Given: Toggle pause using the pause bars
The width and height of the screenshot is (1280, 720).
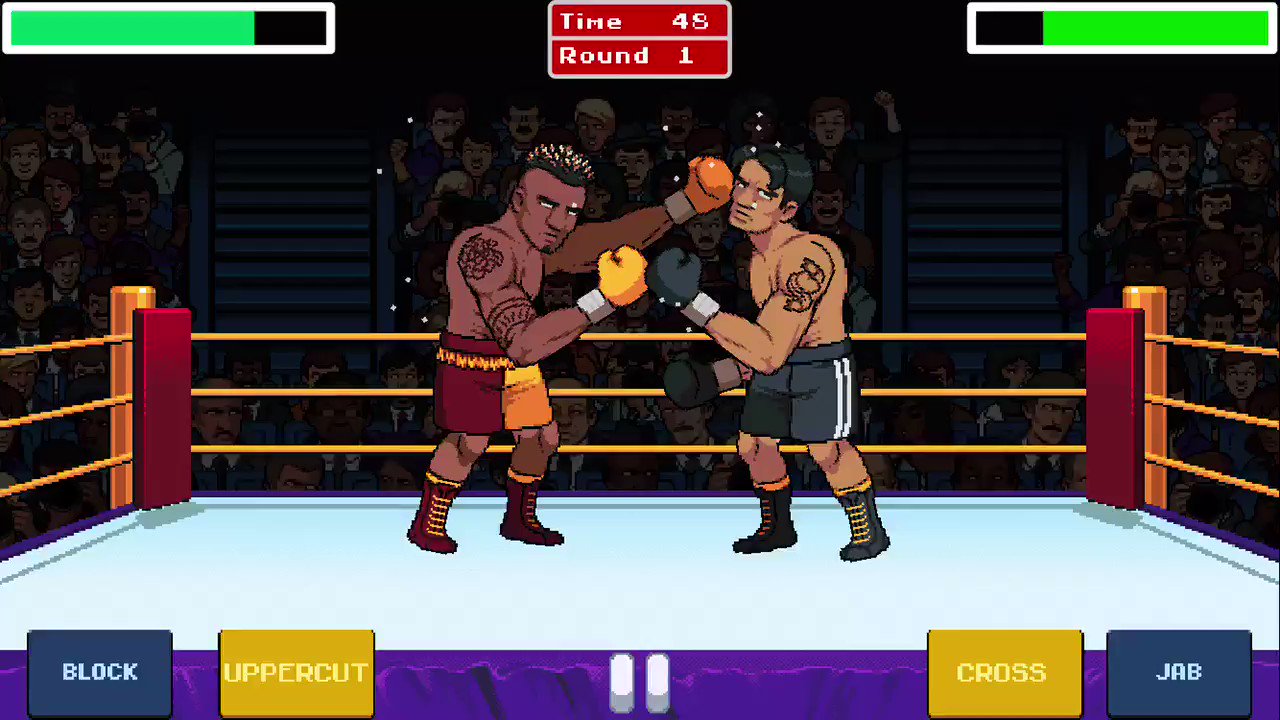Looking at the screenshot, I should tap(640, 680).
